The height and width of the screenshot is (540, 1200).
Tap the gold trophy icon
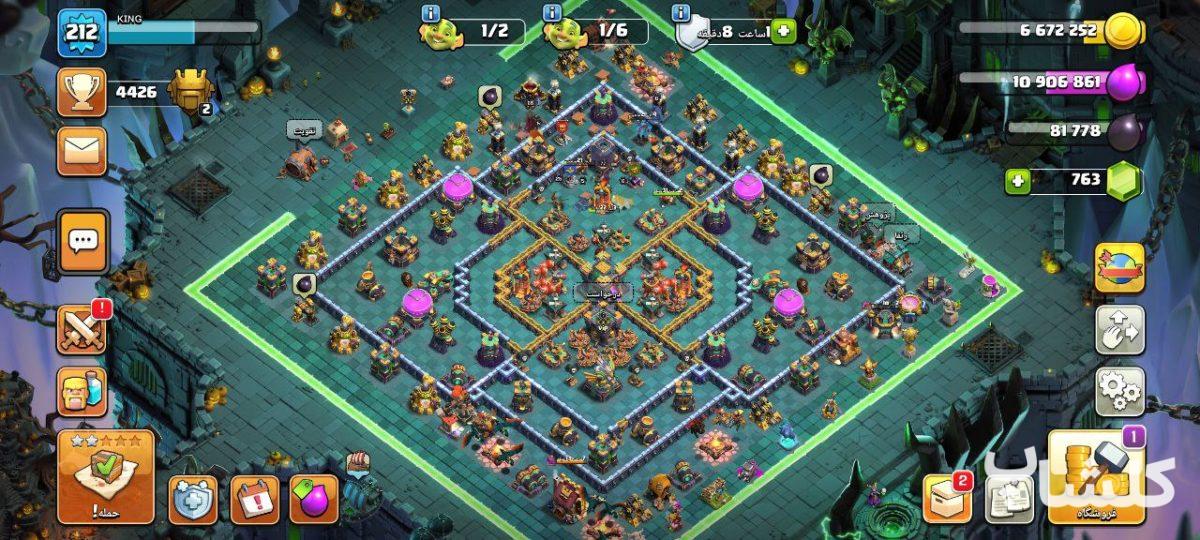pyautogui.click(x=82, y=92)
